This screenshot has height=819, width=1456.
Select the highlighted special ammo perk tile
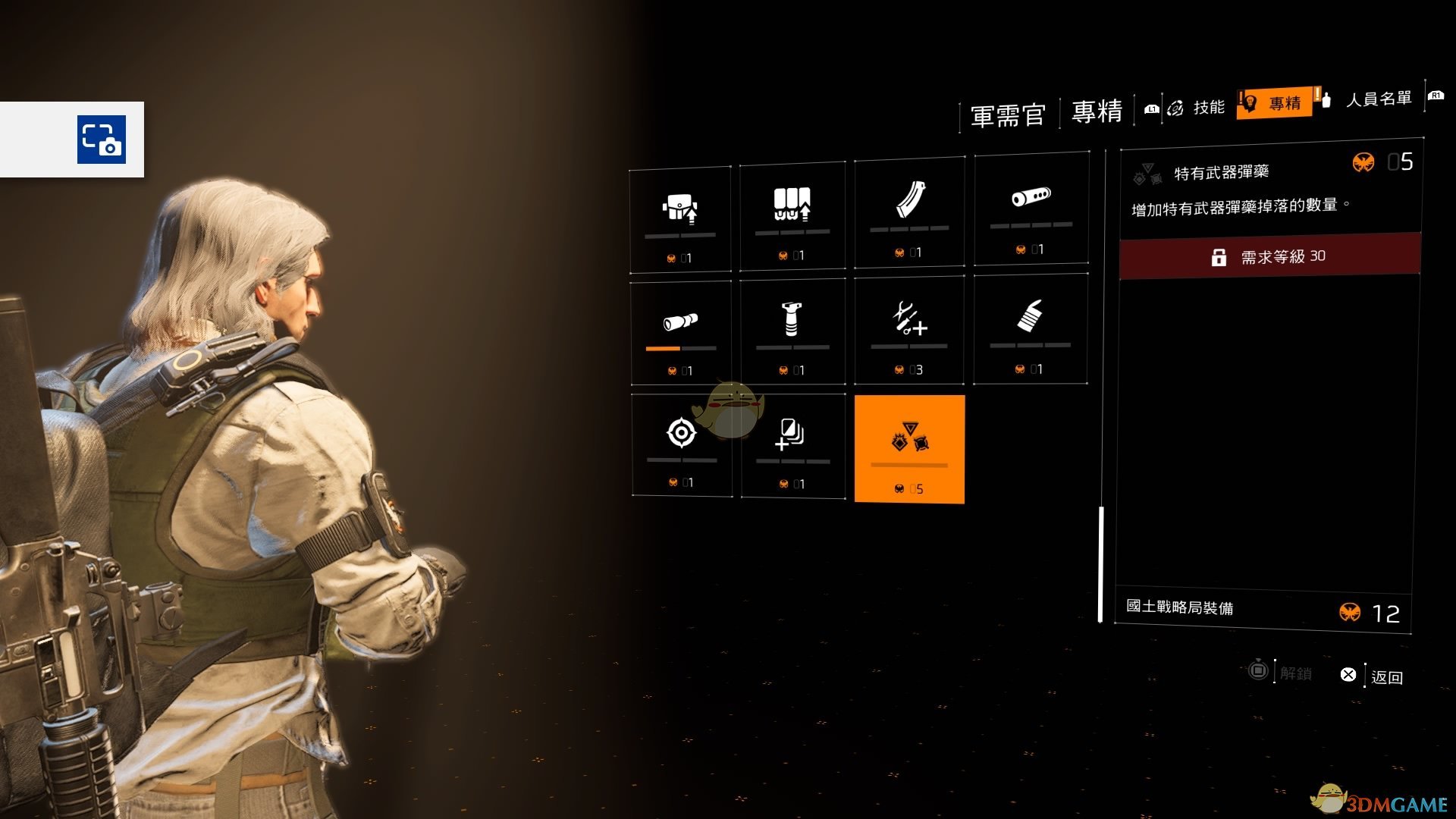coord(909,449)
